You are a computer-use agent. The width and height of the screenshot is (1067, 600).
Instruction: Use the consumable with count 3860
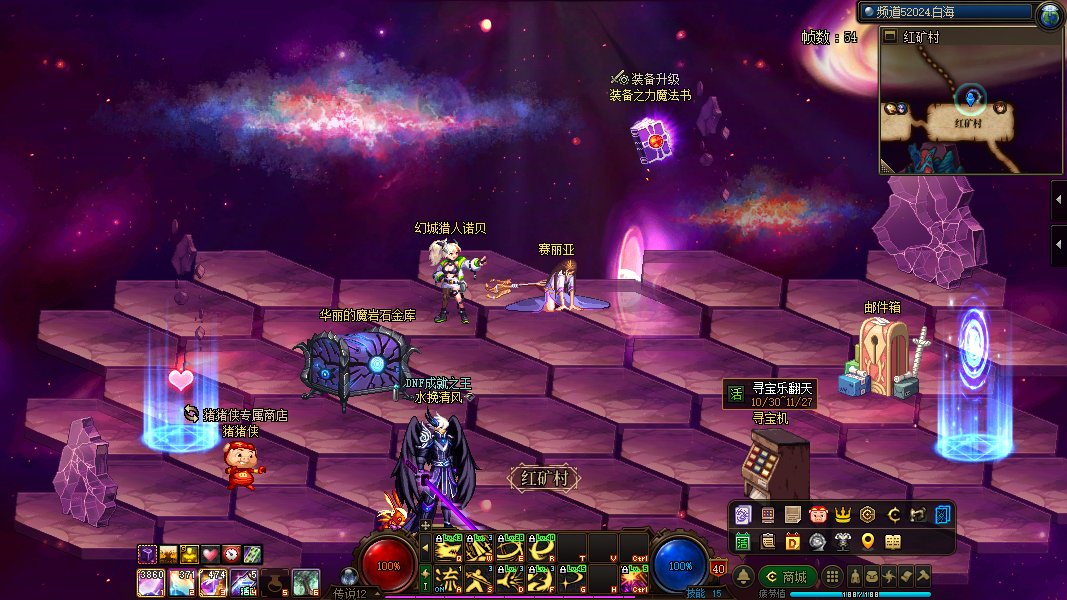151,581
